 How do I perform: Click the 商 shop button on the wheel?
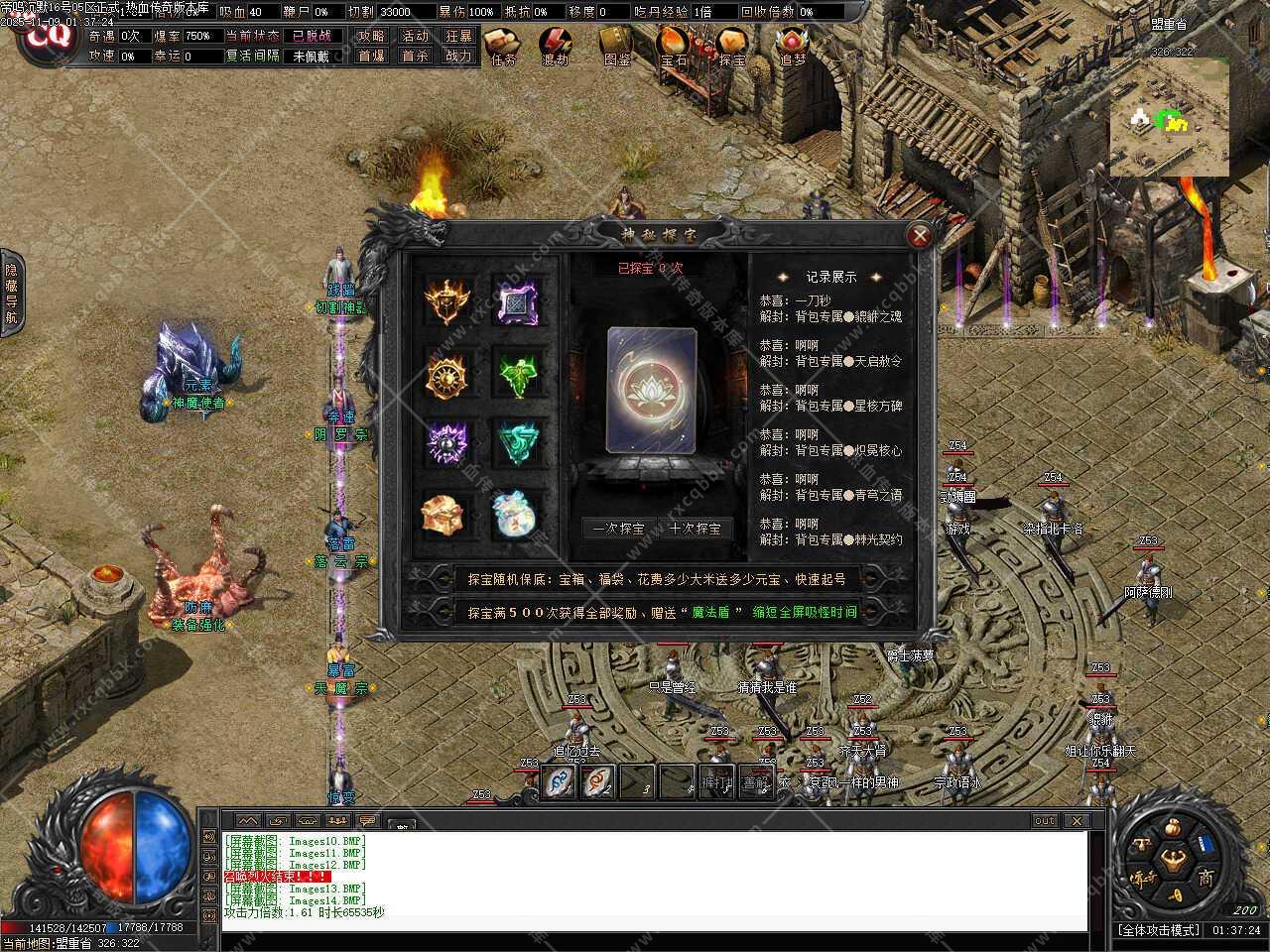click(x=1206, y=878)
